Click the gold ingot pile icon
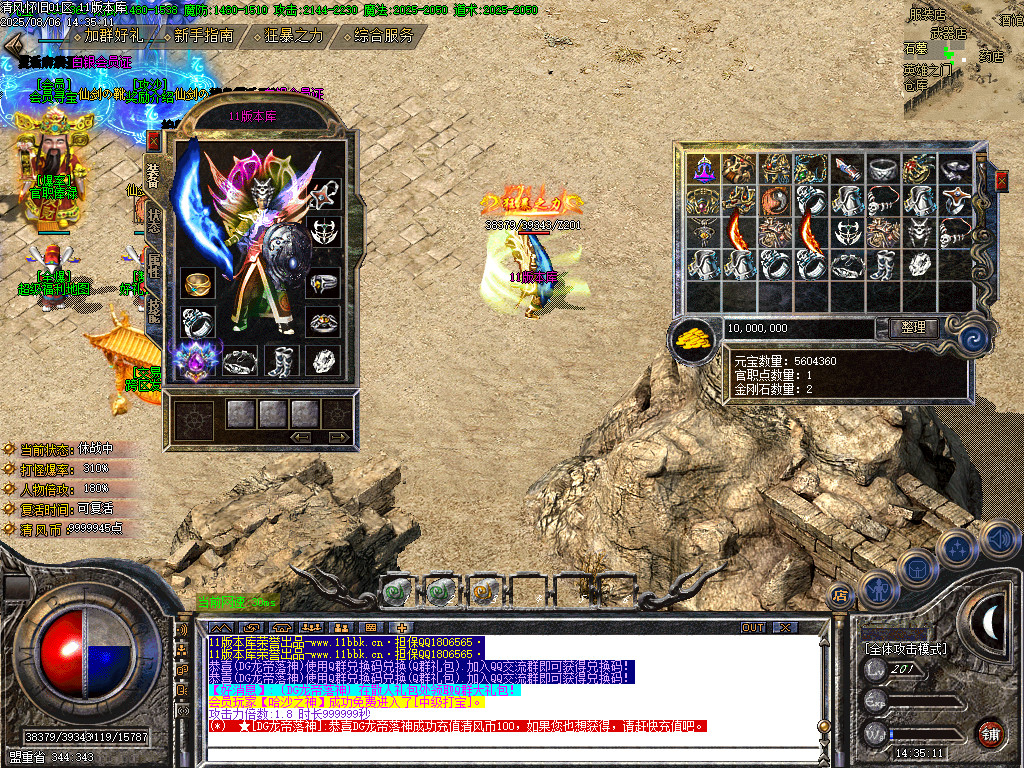Screen dimensions: 1024x768 (x=691, y=341)
